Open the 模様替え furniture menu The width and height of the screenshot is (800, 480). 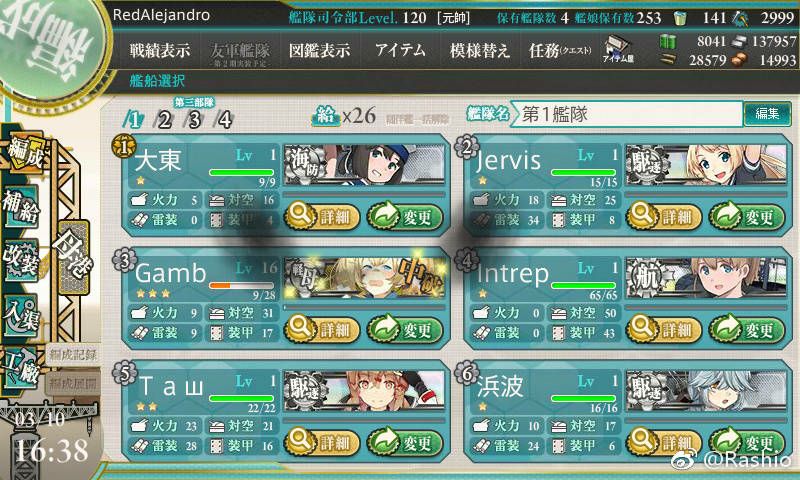click(480, 50)
